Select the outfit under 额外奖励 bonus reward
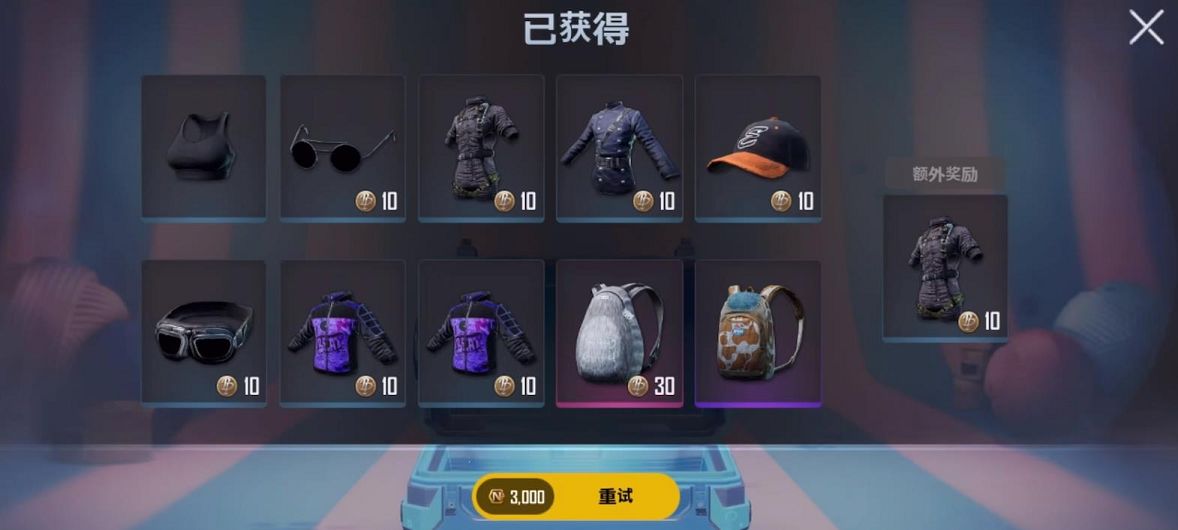This screenshot has height=530, width=1178. (x=945, y=268)
